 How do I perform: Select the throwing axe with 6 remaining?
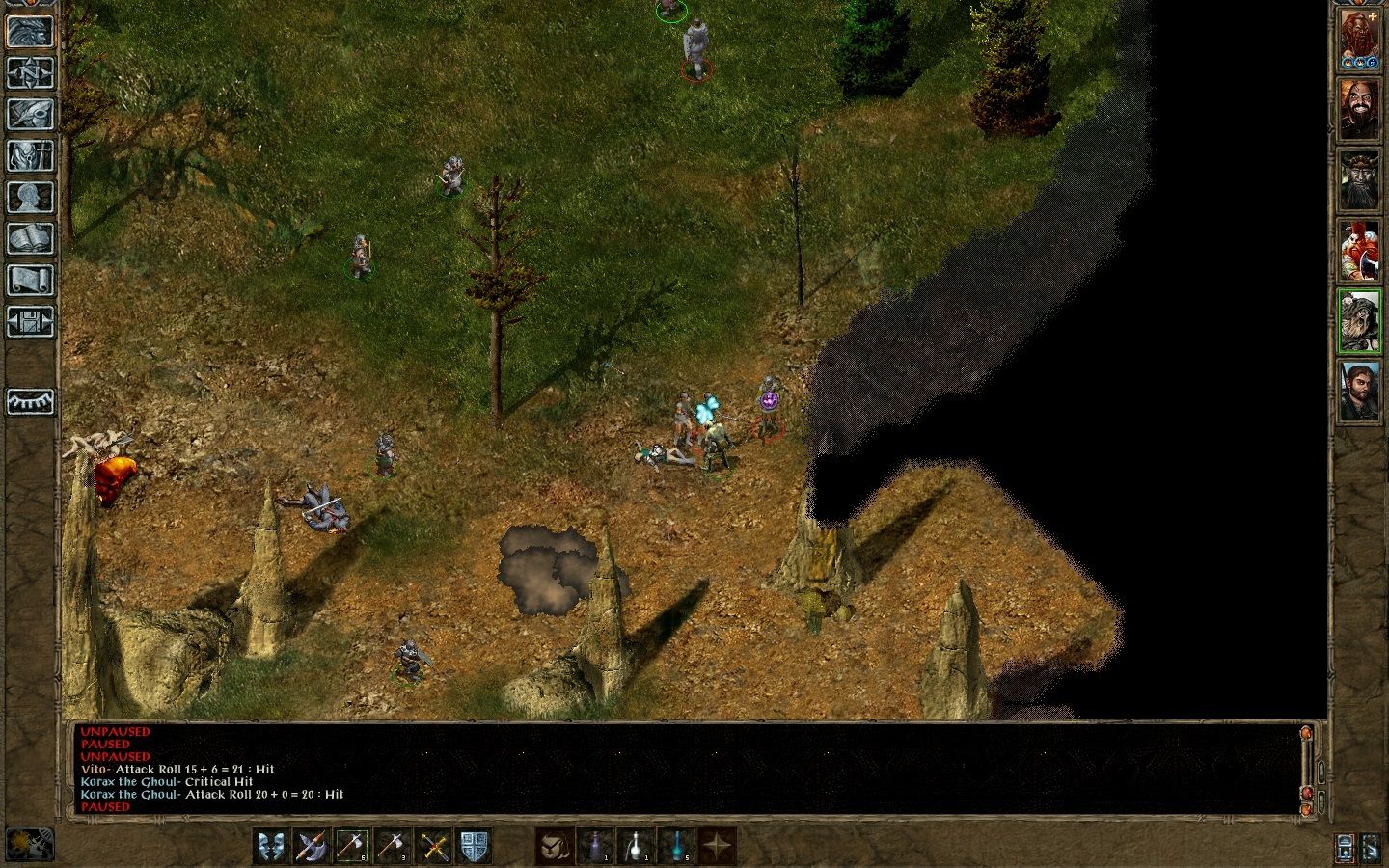point(349,846)
